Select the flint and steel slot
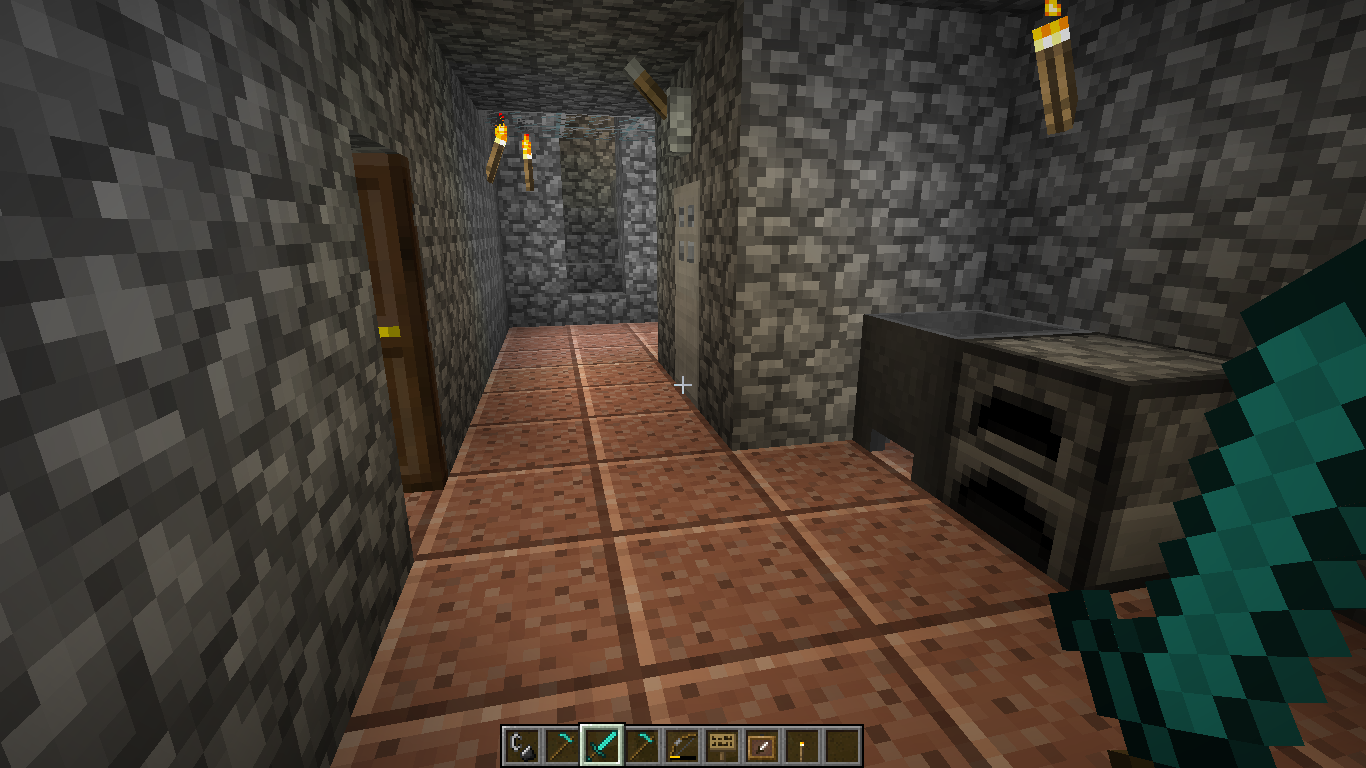Screen dimensions: 1366x768 tap(522, 746)
